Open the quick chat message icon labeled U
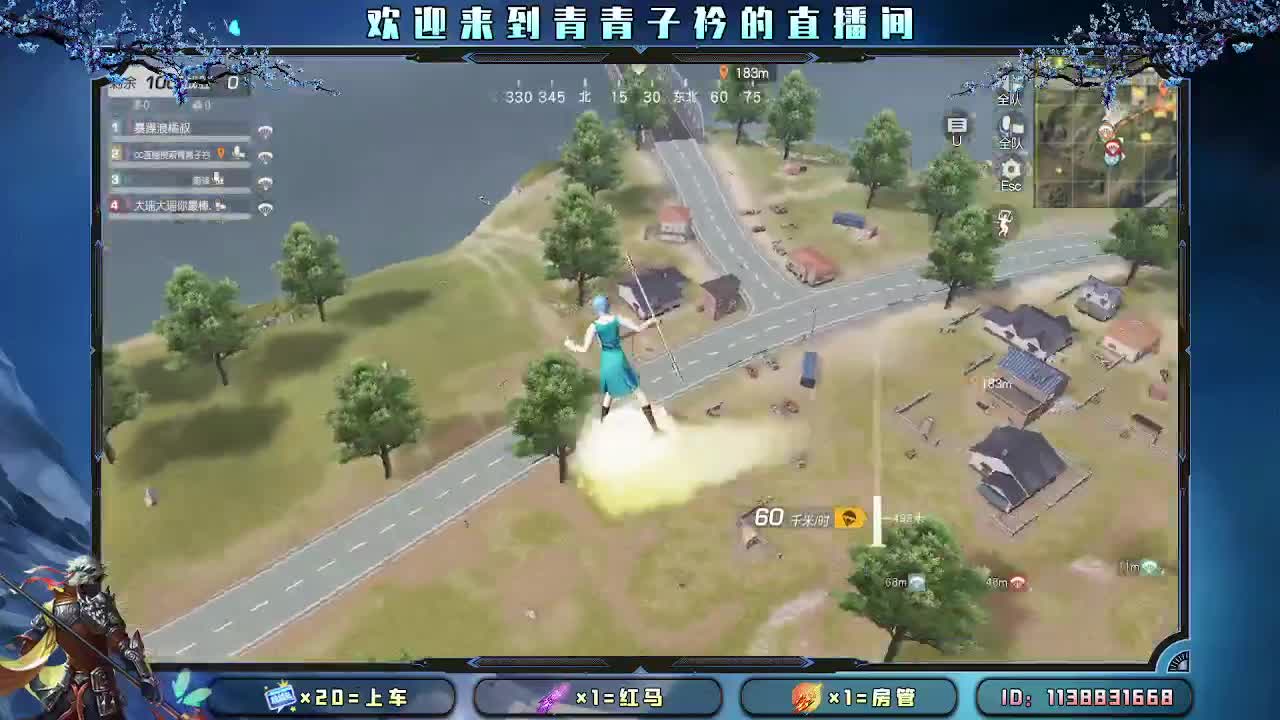This screenshot has width=1280, height=720. click(958, 126)
